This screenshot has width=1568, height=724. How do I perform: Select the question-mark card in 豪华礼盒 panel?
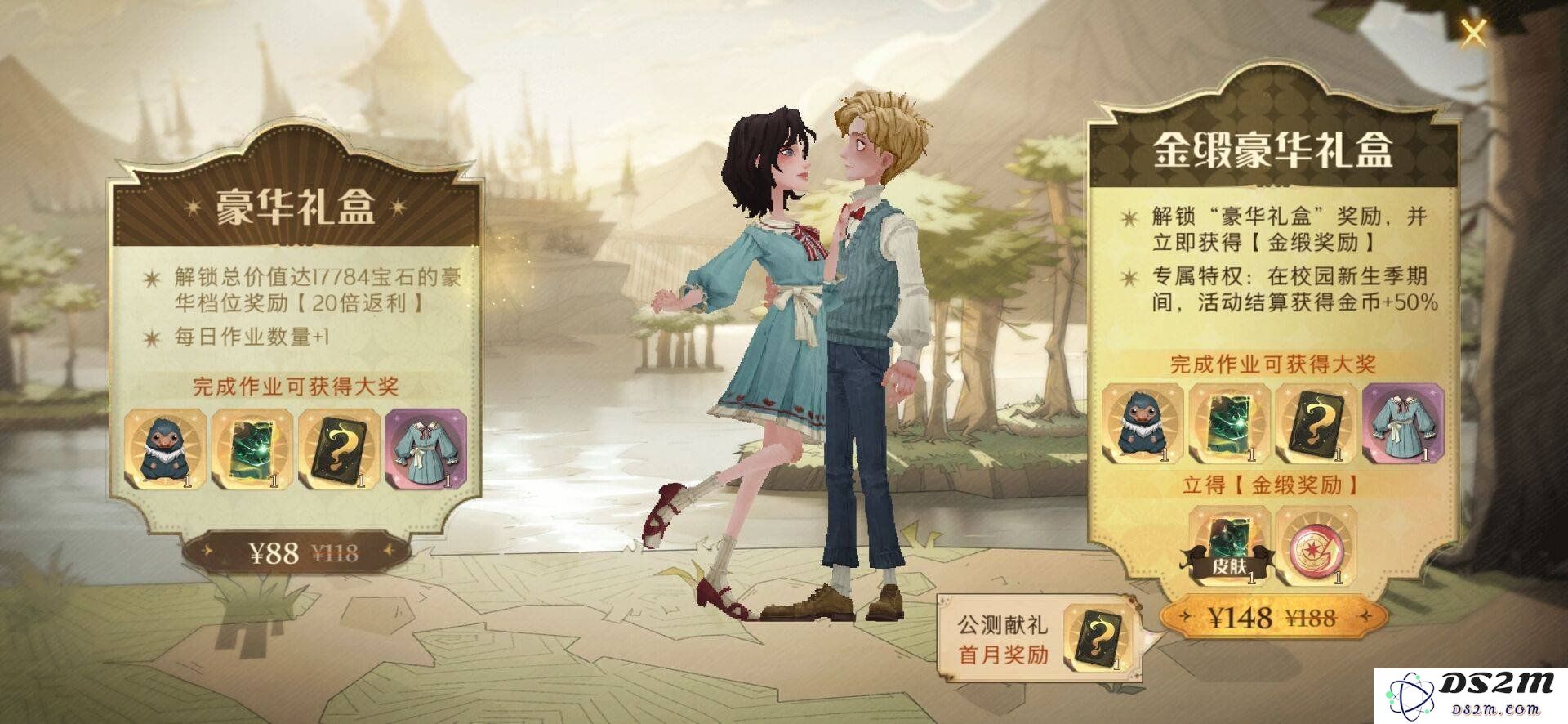coord(340,450)
